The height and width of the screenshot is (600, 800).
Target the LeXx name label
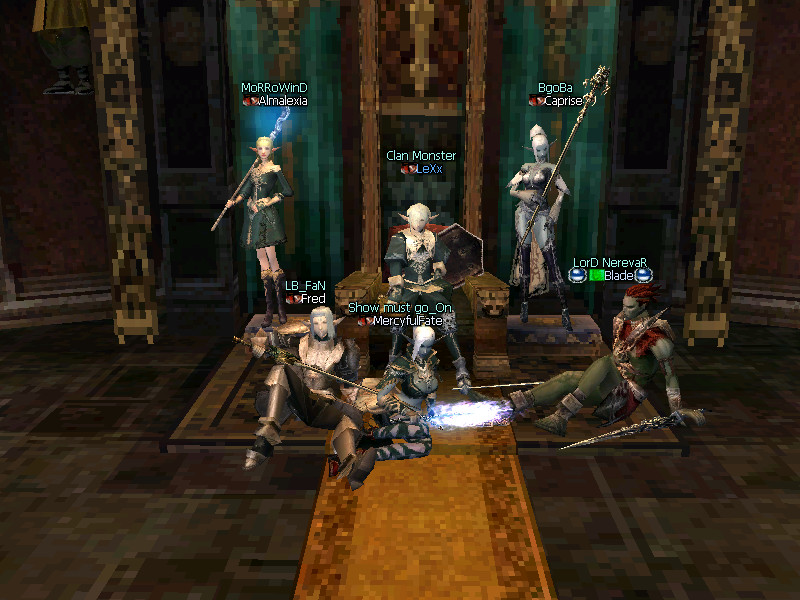[x=427, y=169]
